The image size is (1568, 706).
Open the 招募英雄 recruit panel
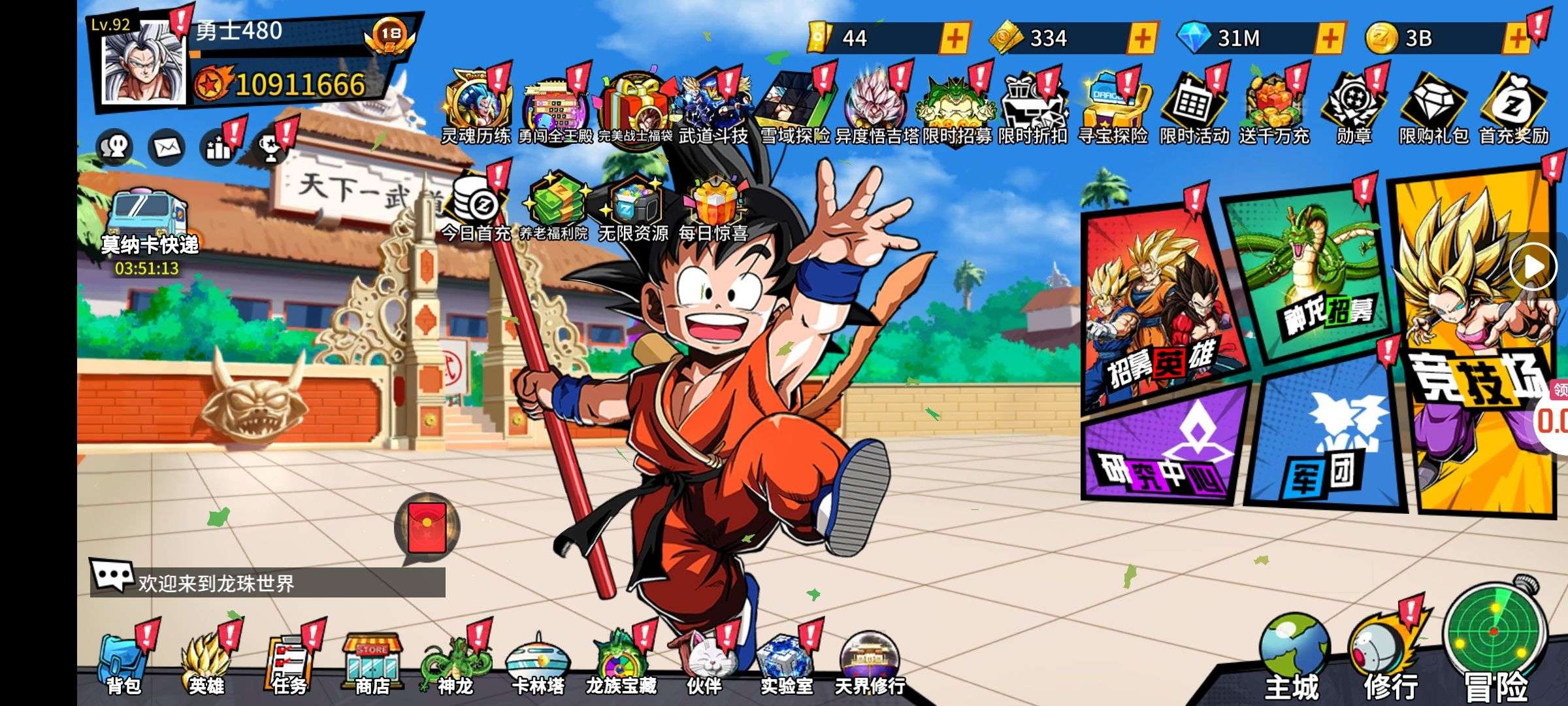1160,307
